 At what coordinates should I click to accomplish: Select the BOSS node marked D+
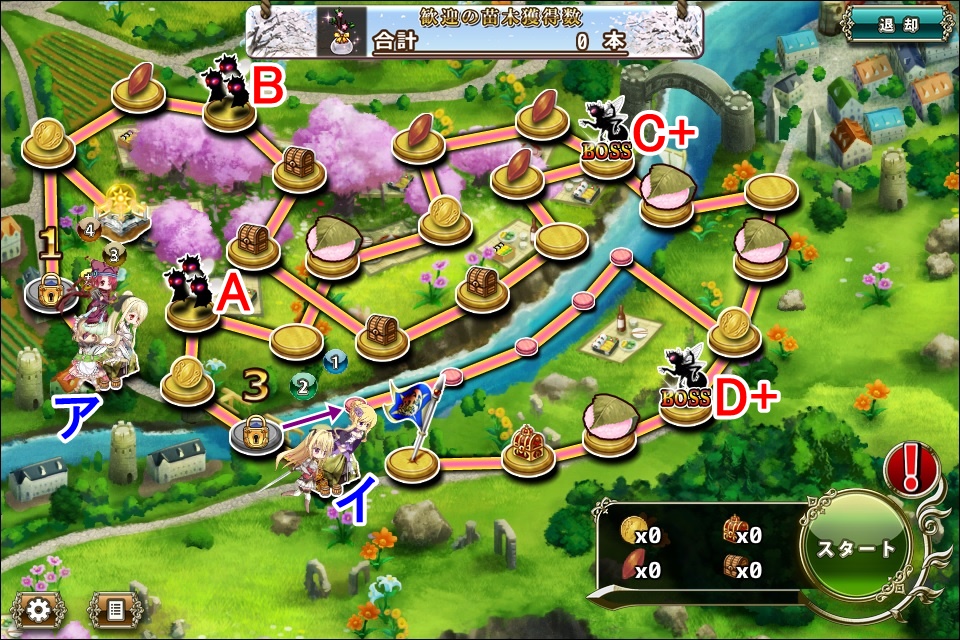tap(685, 398)
